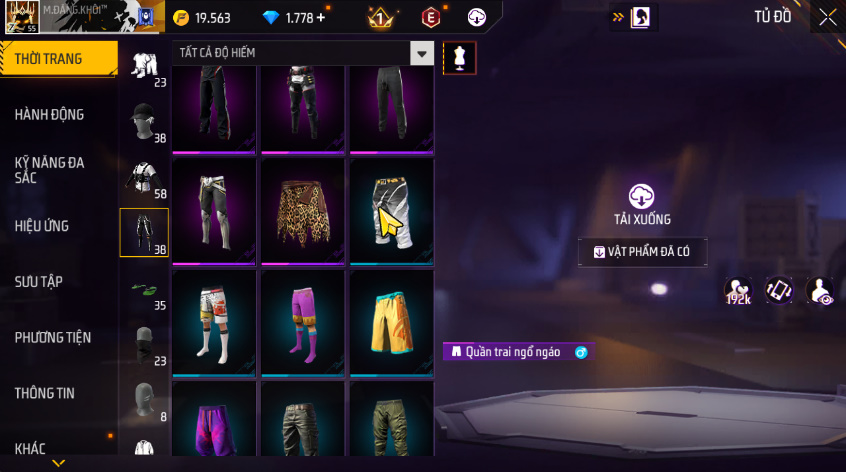Choose the purple galaxy shorts item
Image resolution: width=846 pixels, height=472 pixels.
tap(214, 424)
